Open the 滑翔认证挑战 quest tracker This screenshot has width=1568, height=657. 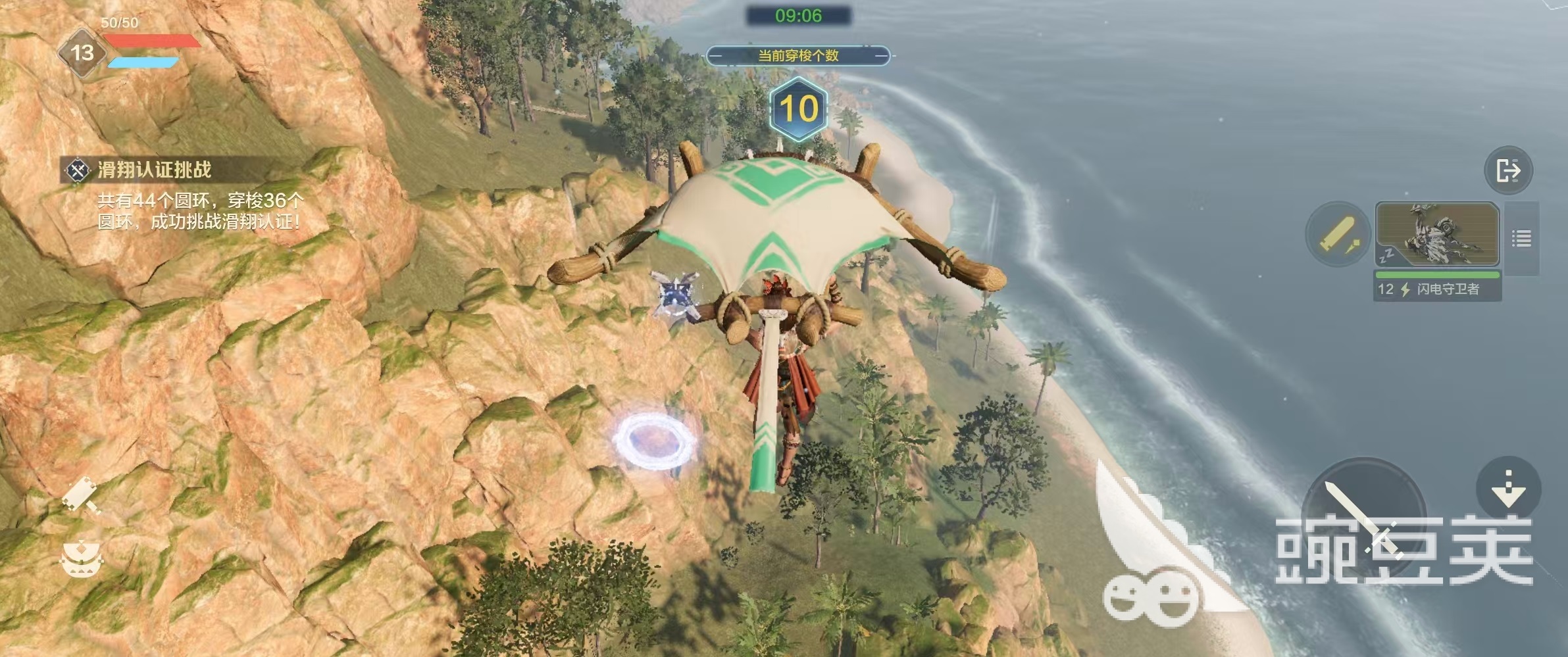coord(153,170)
